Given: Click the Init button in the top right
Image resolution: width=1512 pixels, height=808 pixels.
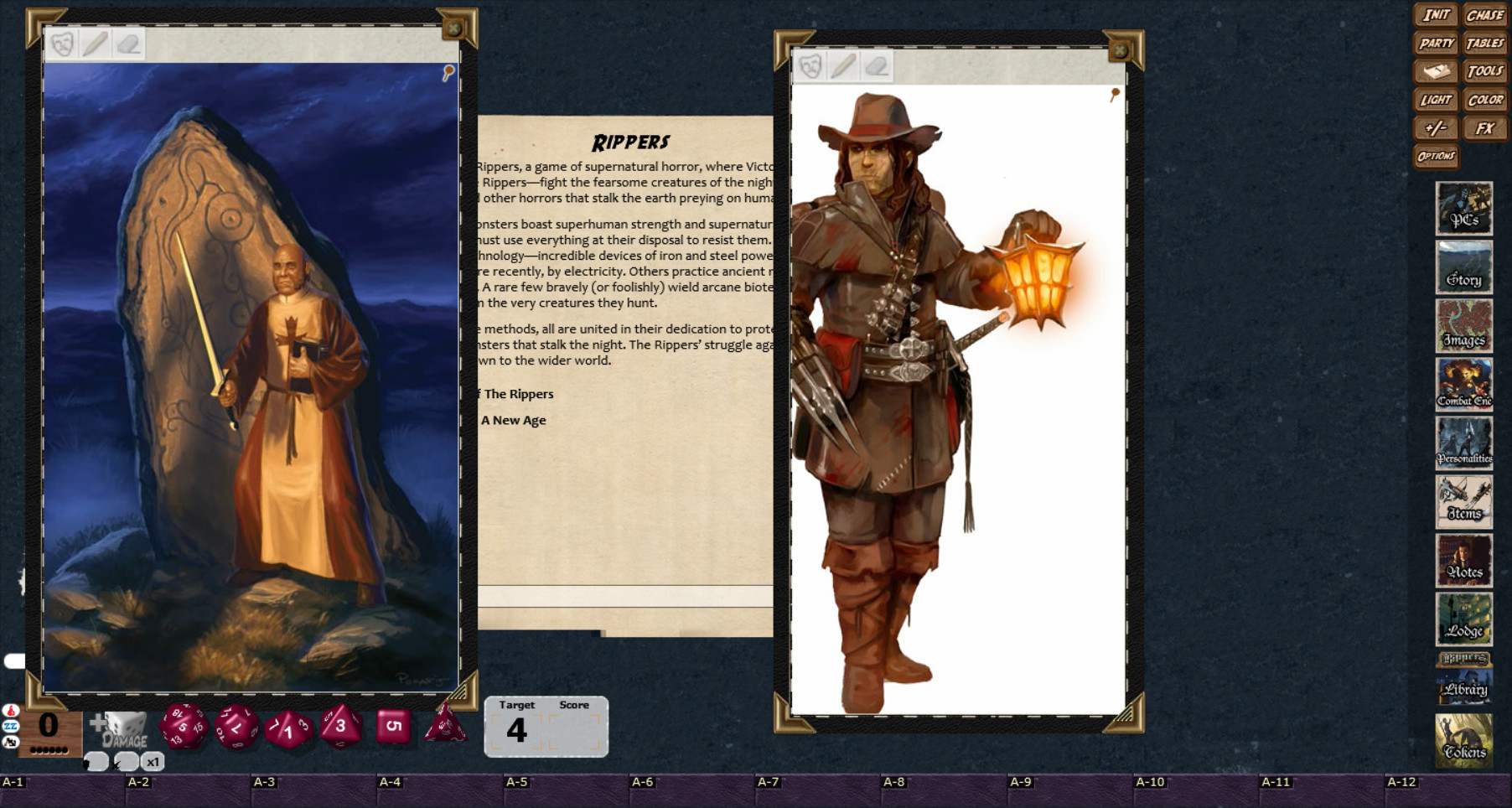Looking at the screenshot, I should tap(1437, 14).
